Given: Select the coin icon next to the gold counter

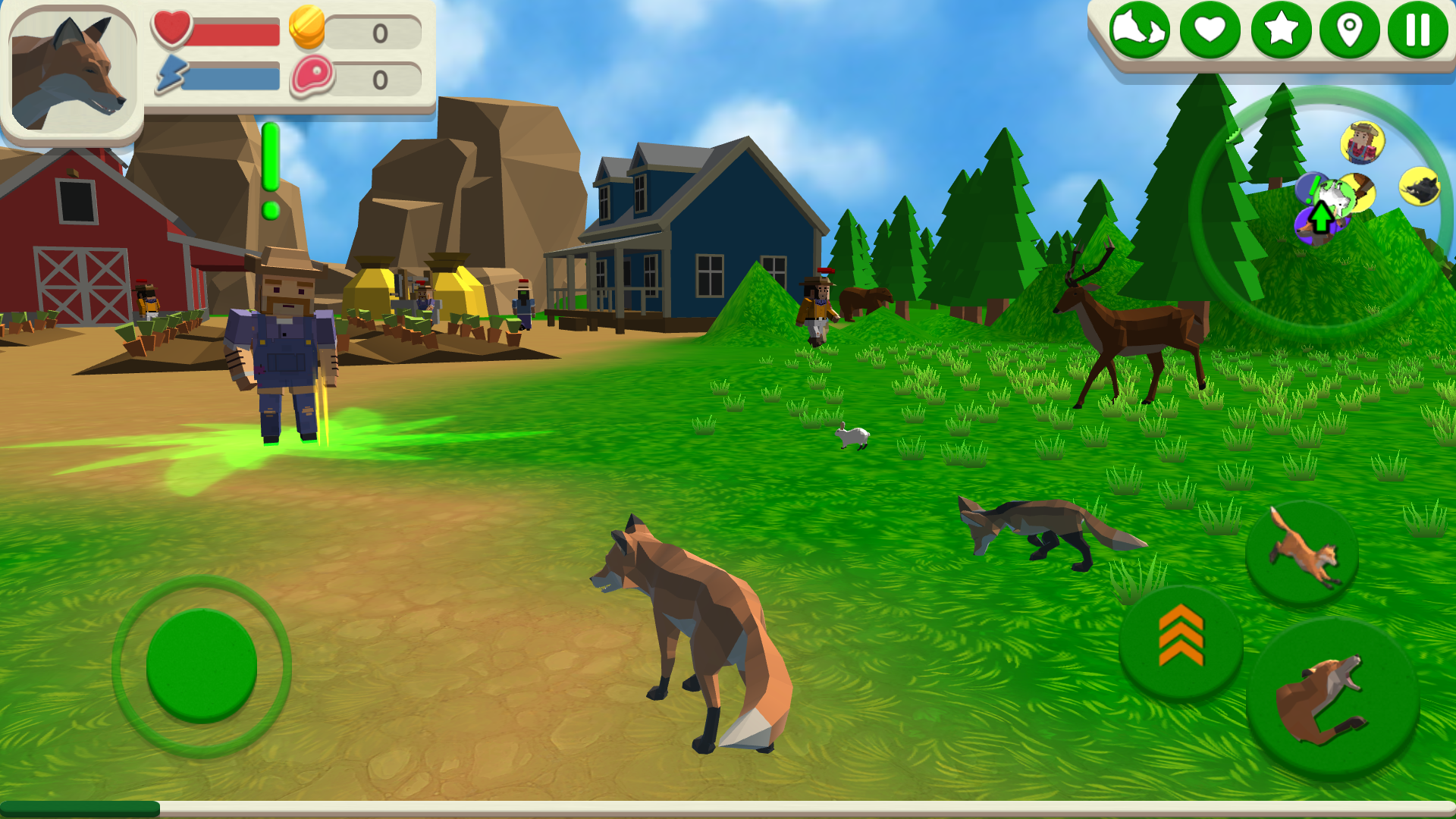Looking at the screenshot, I should [x=308, y=30].
